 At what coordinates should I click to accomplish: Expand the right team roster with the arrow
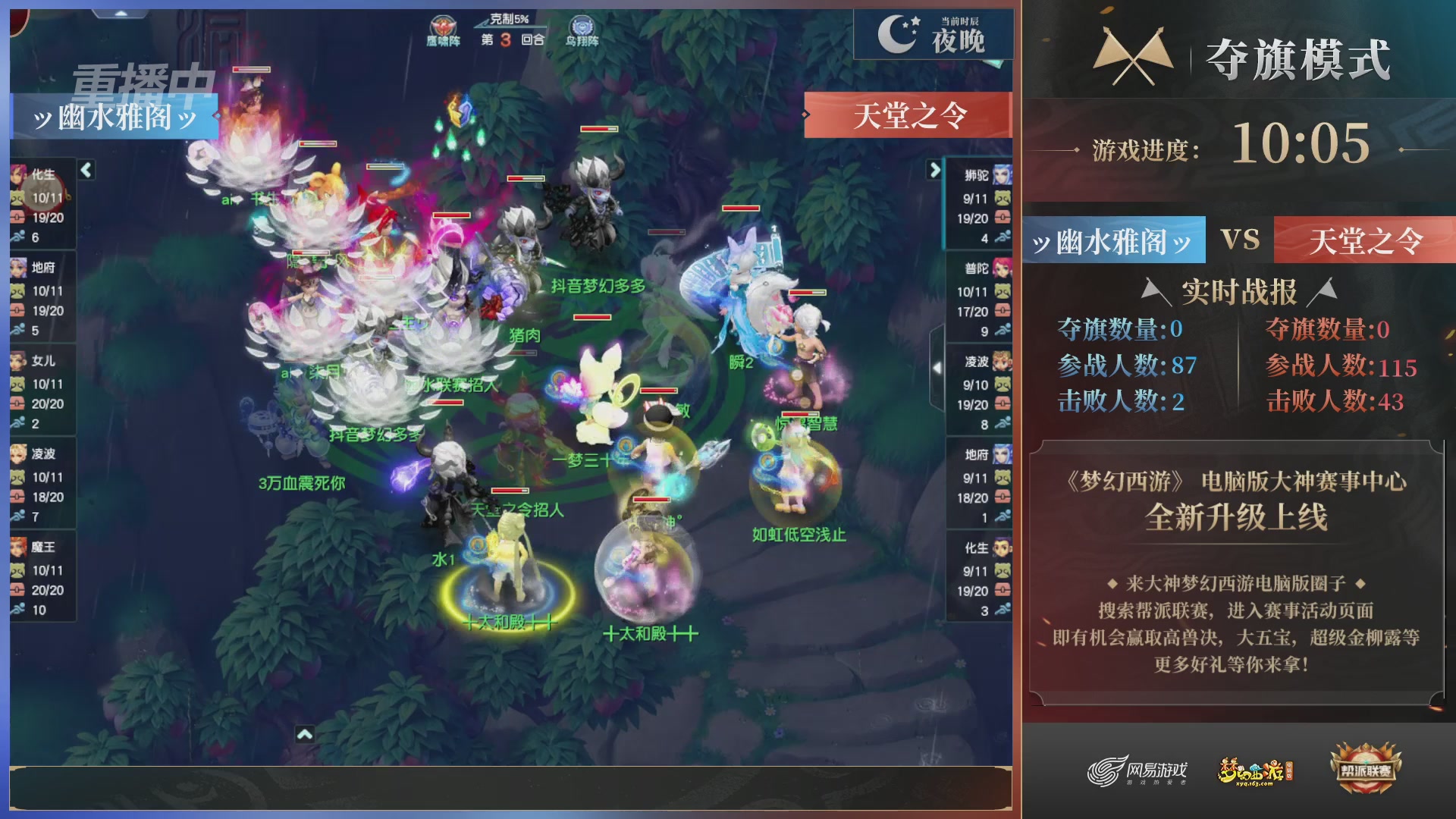[934, 171]
